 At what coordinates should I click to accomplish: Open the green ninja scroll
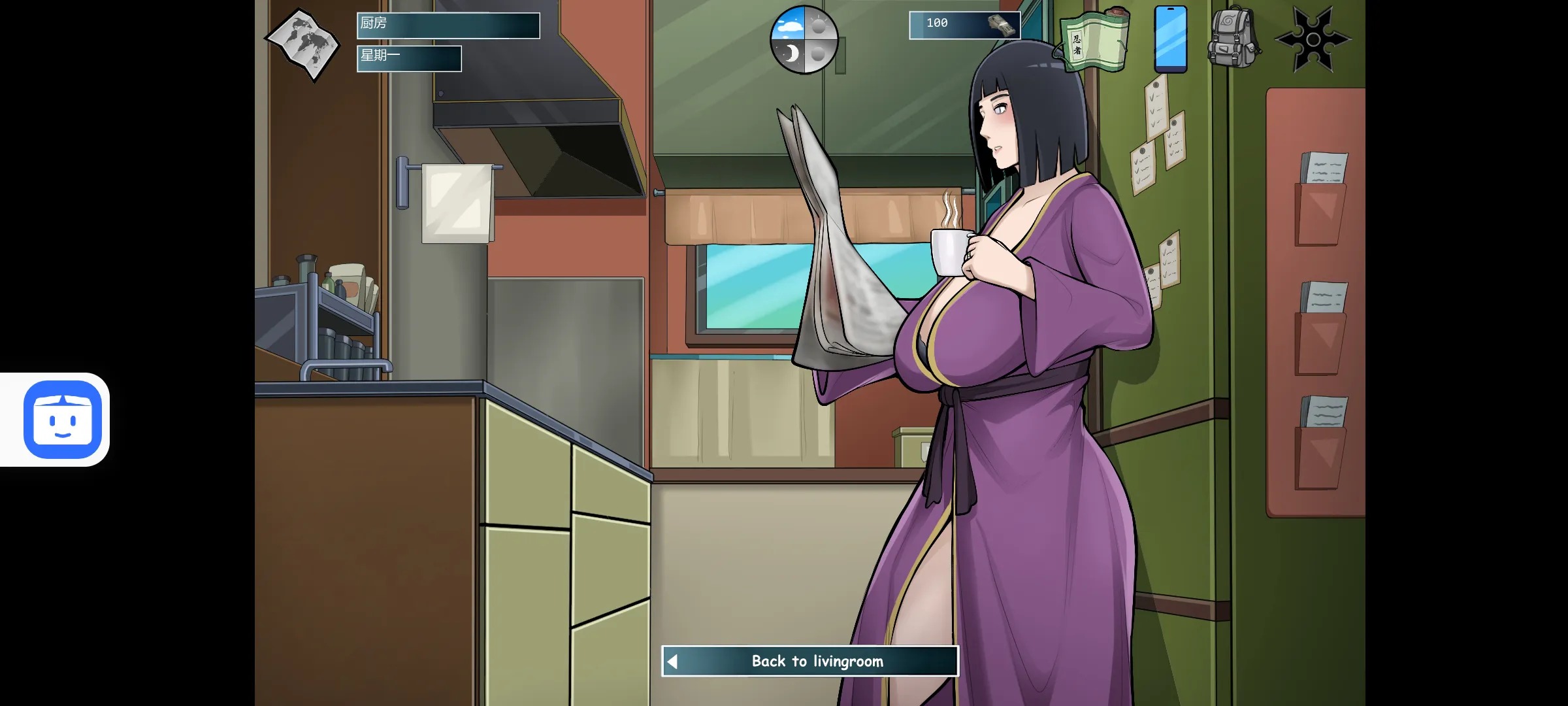click(1094, 41)
